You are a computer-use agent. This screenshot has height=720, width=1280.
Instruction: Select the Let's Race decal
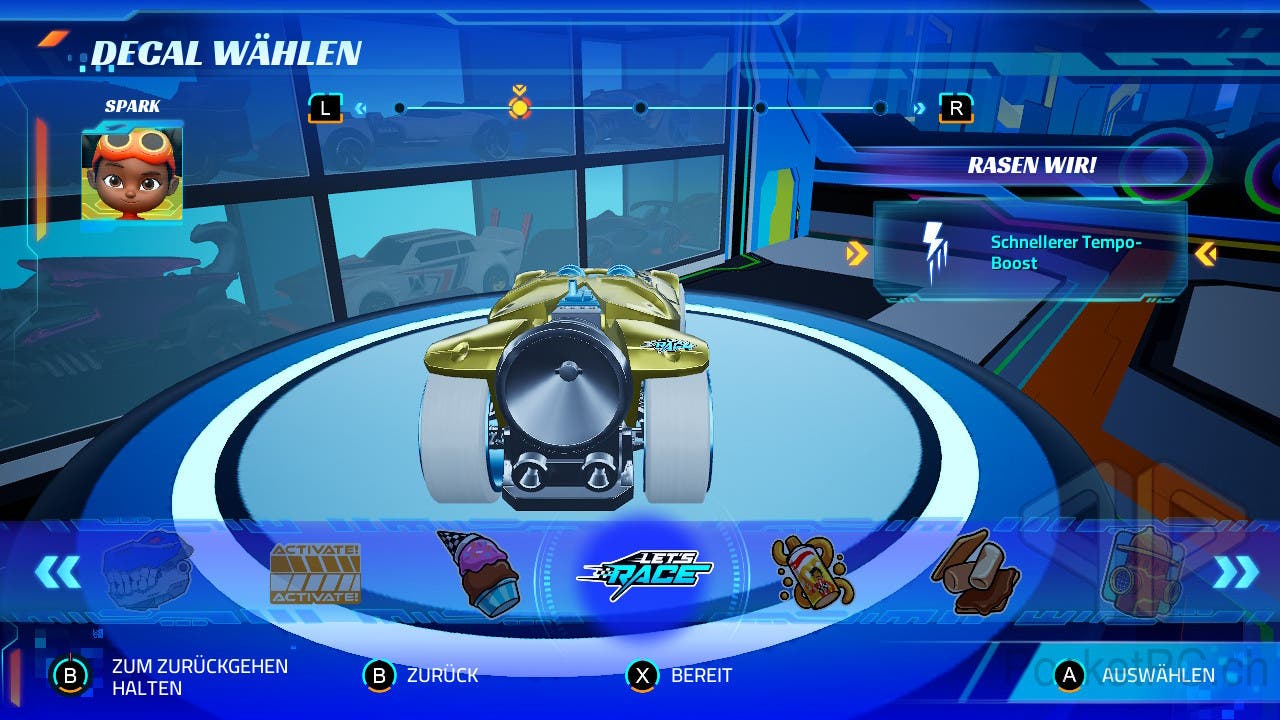(645, 573)
